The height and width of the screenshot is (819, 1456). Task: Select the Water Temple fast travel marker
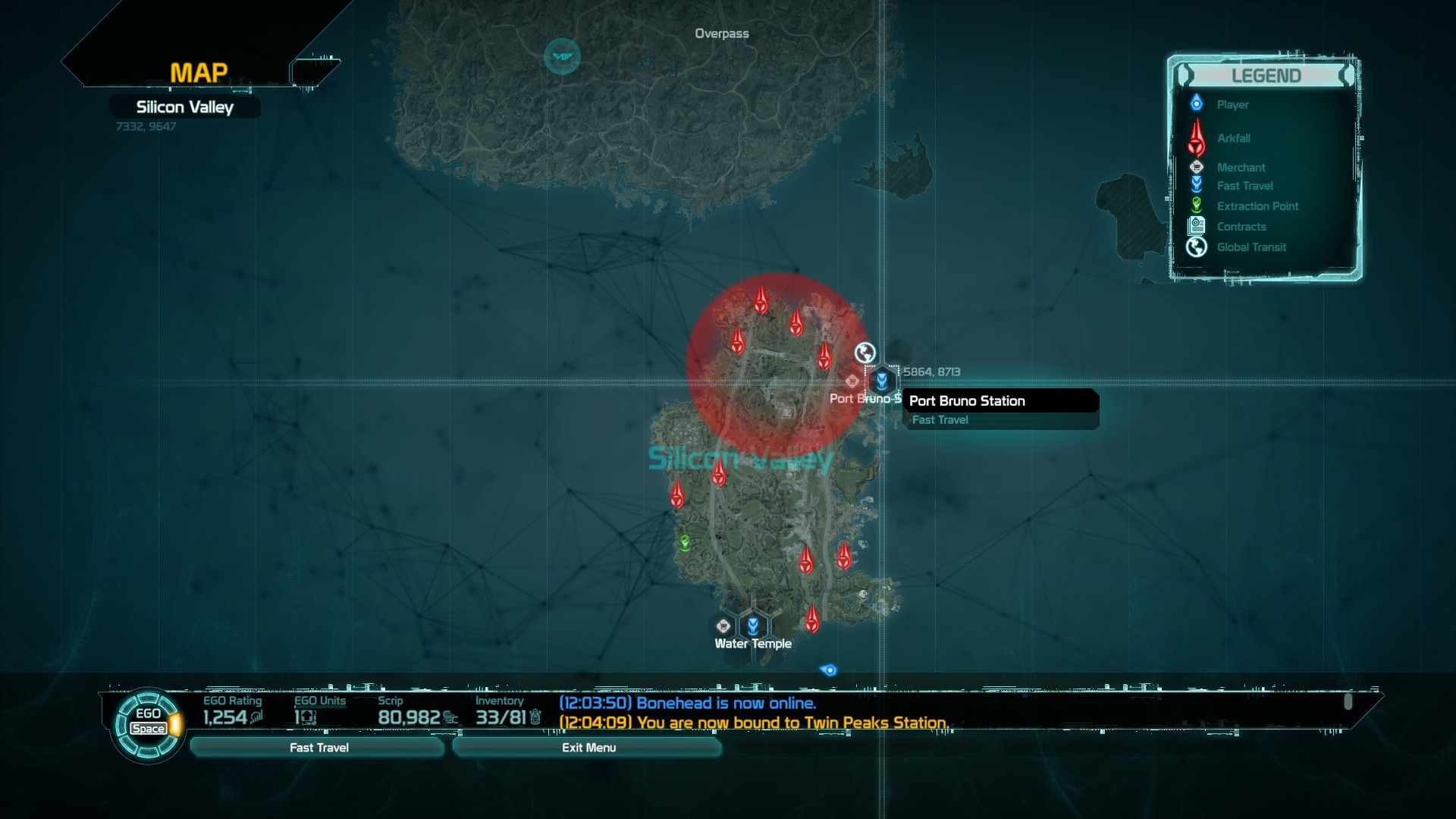click(753, 626)
